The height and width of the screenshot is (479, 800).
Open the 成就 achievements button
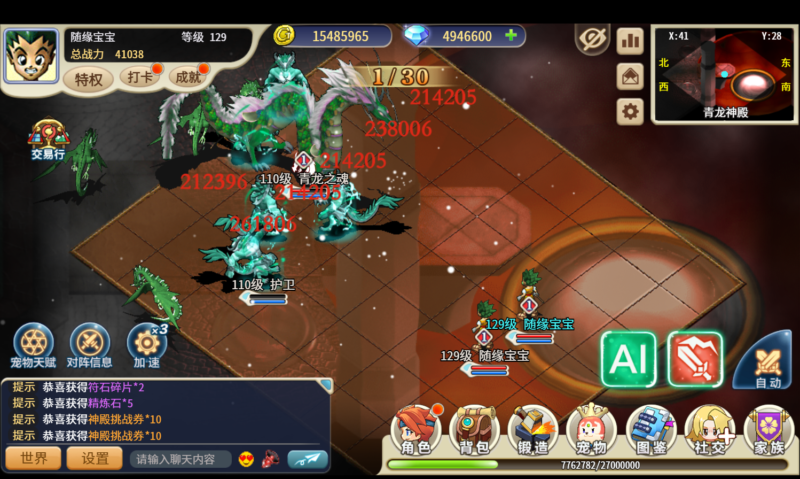188,77
